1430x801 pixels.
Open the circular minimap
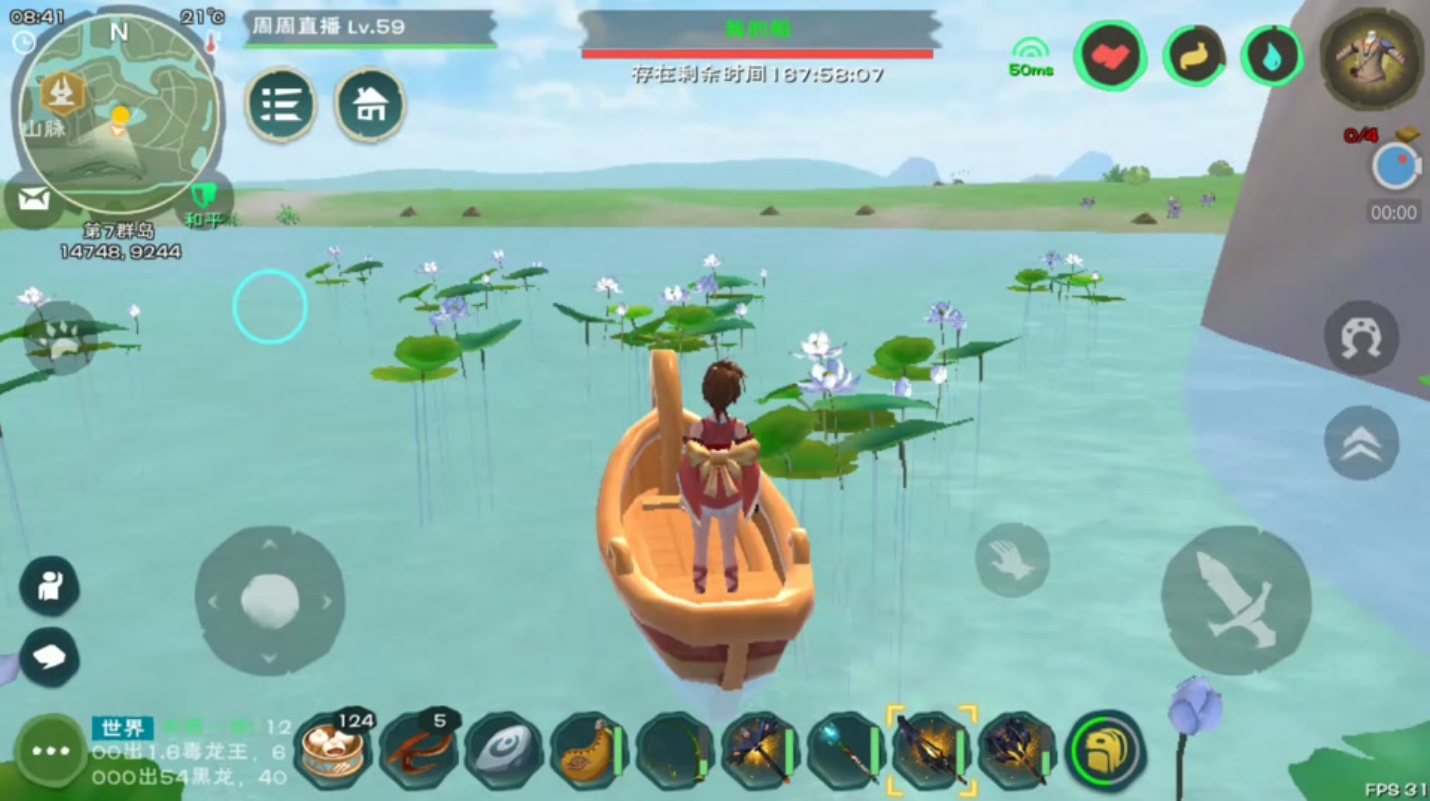[x=118, y=112]
